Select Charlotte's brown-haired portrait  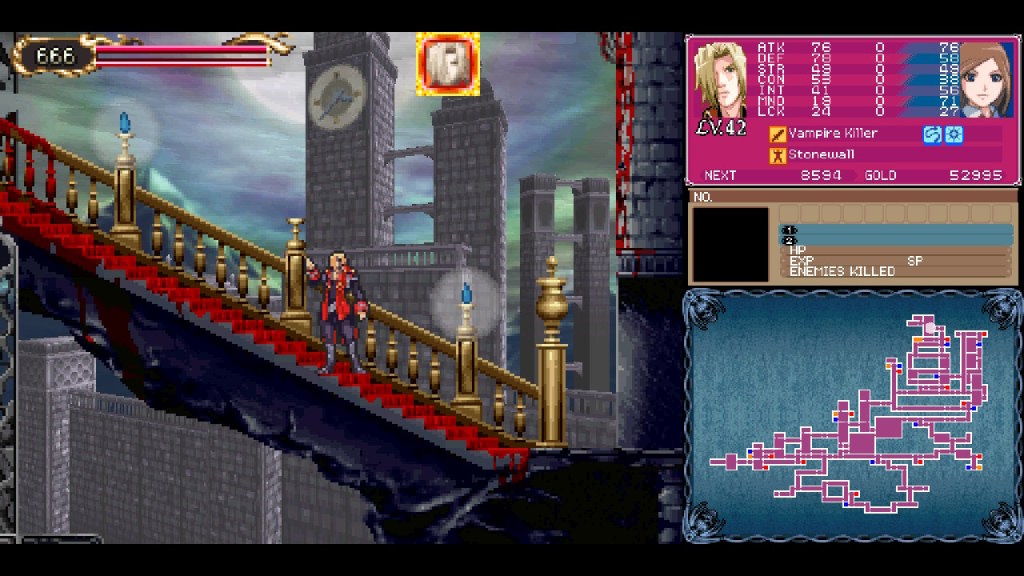pyautogui.click(x=985, y=79)
